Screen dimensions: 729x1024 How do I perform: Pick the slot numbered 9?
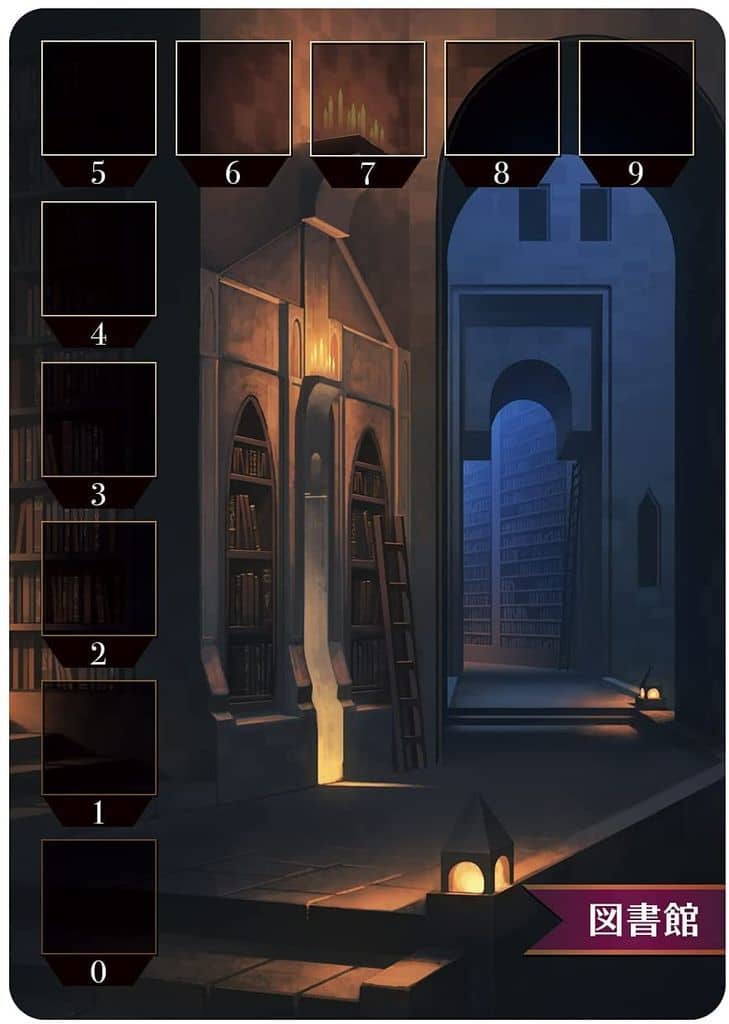coord(636,98)
